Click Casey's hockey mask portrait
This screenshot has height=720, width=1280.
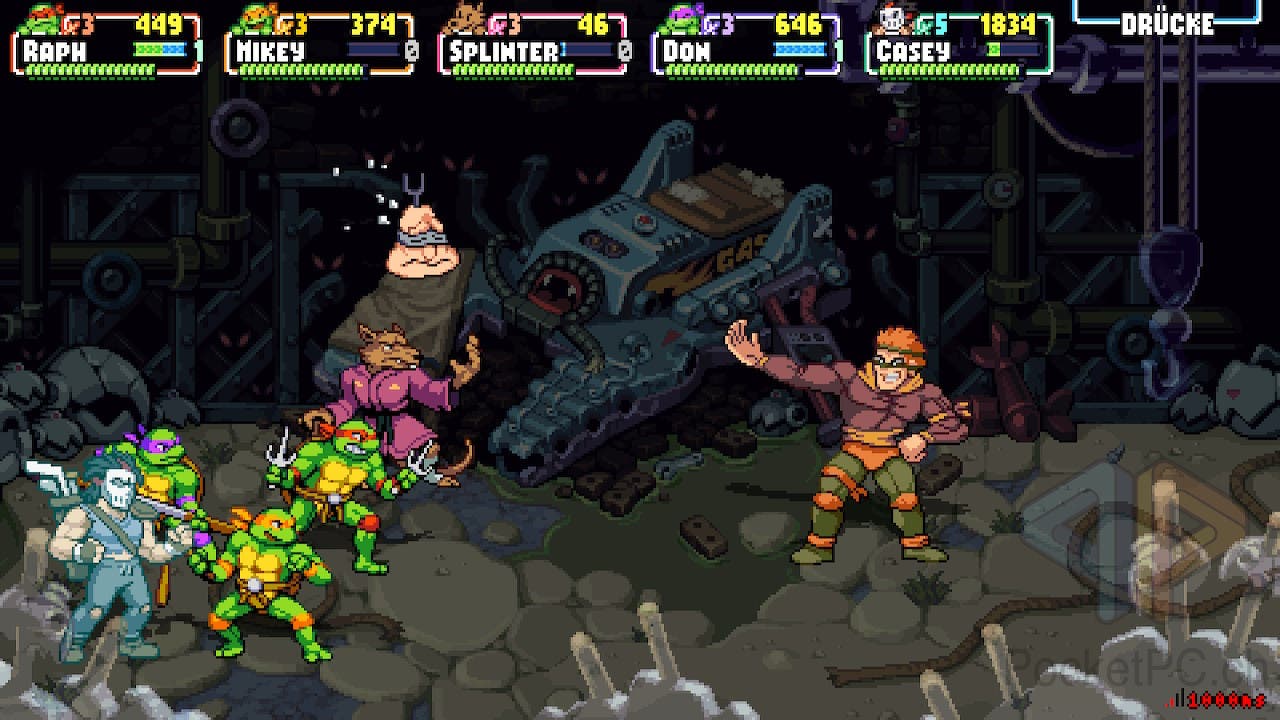[x=892, y=19]
